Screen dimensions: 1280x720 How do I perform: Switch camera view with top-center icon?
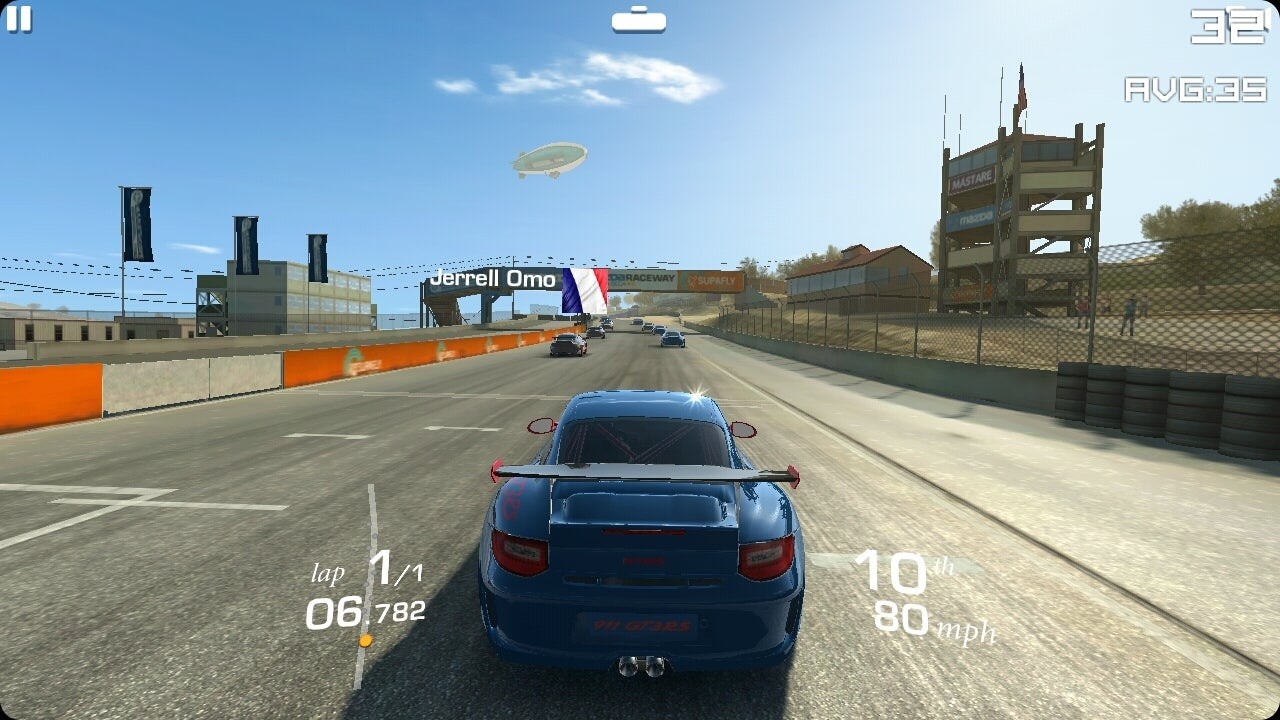pyautogui.click(x=638, y=20)
